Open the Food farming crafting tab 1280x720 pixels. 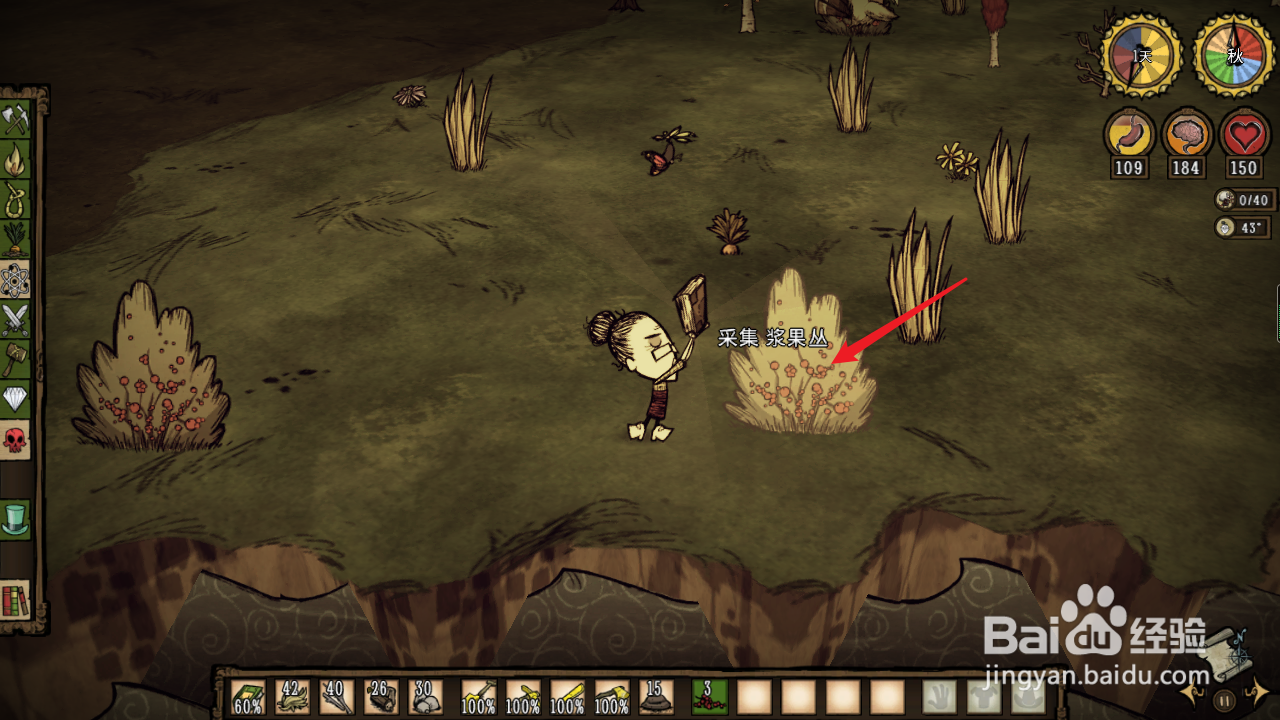pyautogui.click(x=16, y=240)
